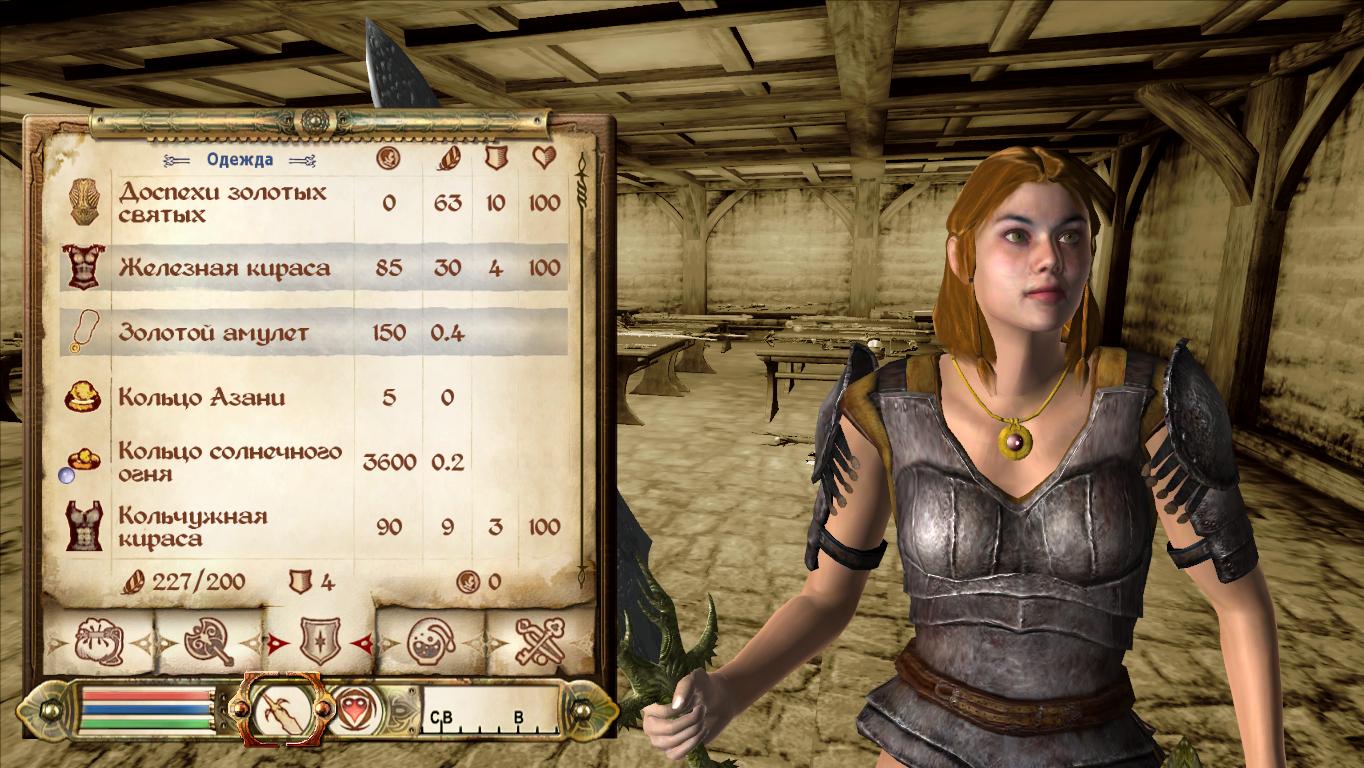This screenshot has width=1364, height=768.
Task: Open the miscellaneous key and tools tab
Action: click(x=539, y=641)
